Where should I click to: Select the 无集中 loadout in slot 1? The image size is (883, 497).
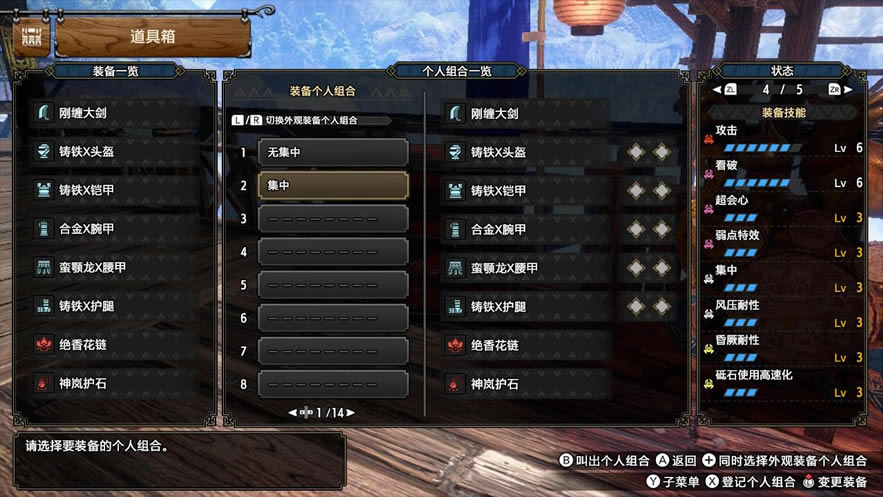[333, 152]
